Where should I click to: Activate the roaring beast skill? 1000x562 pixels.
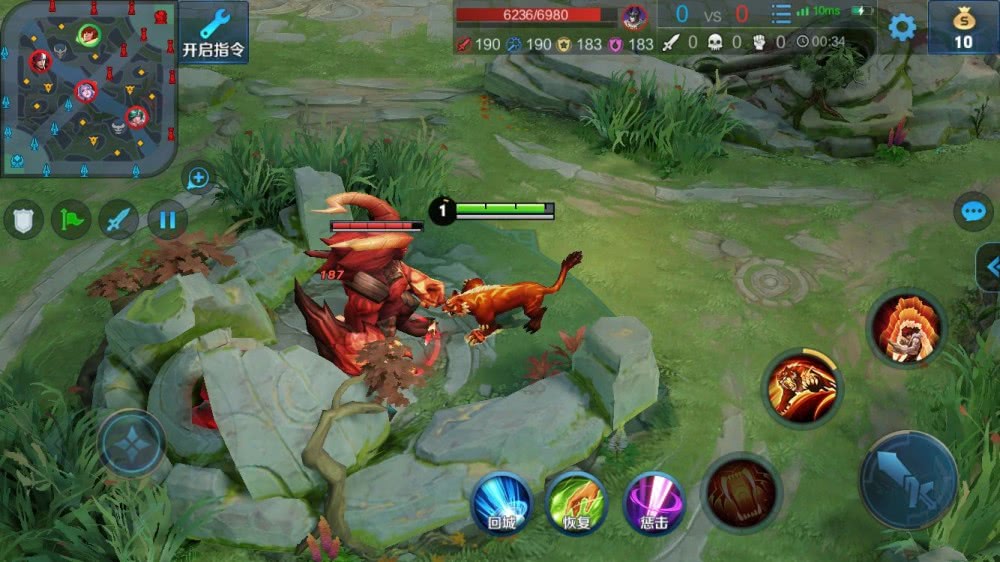(906, 328)
